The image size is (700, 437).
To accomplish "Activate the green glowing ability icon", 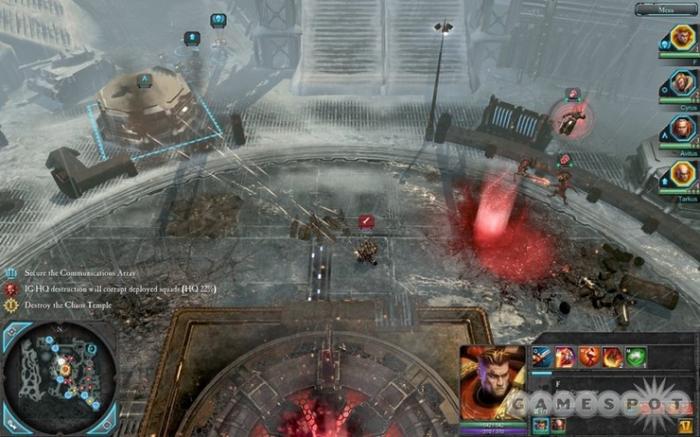I will (635, 356).
